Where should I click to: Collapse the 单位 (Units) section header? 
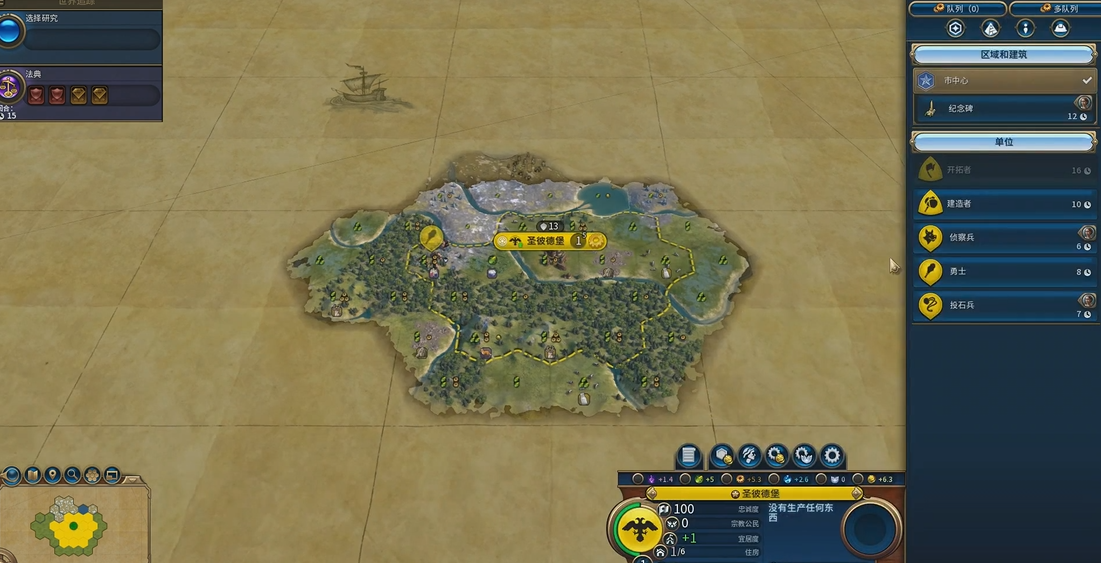coord(1003,142)
